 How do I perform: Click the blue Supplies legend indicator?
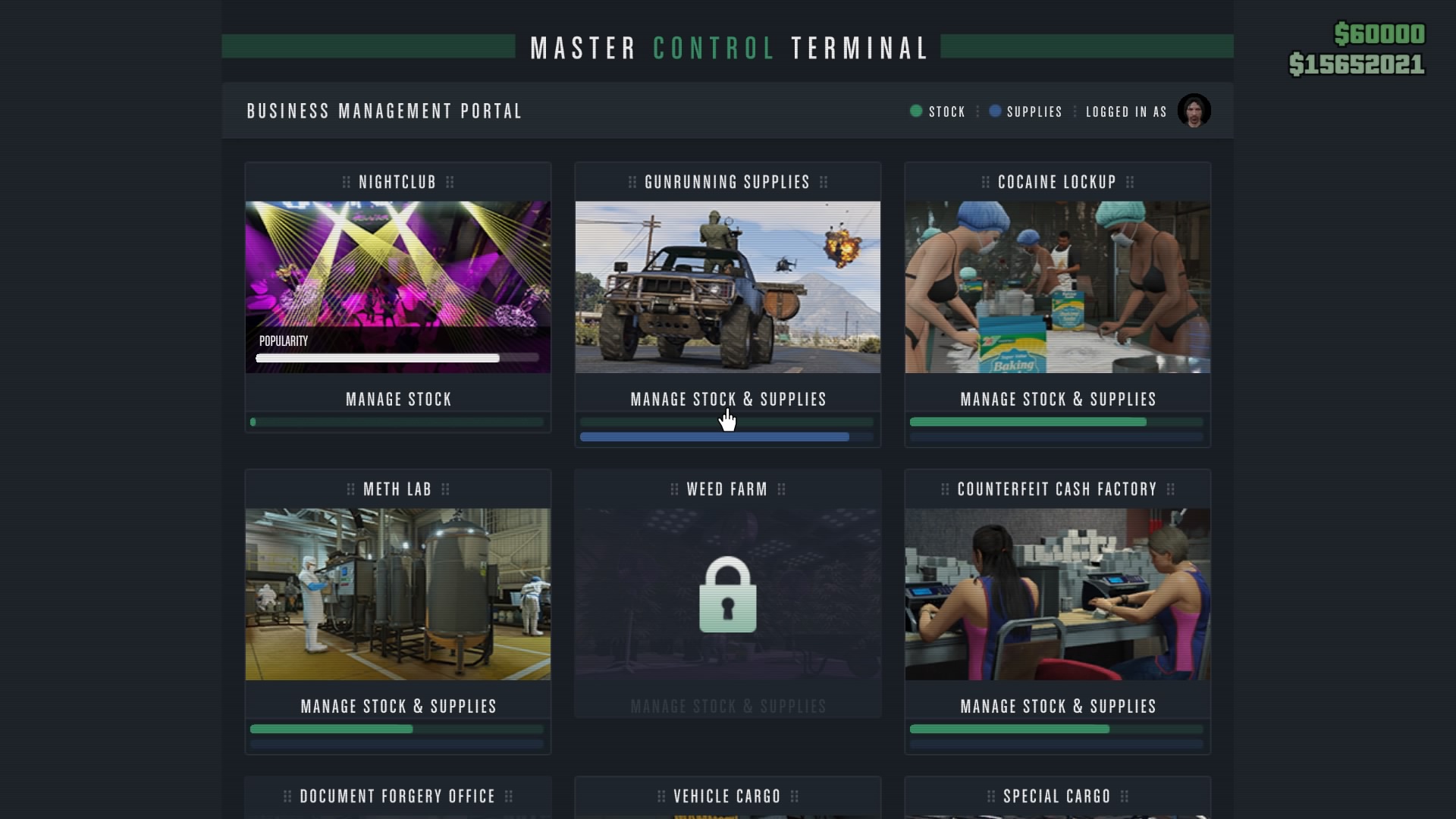point(996,111)
